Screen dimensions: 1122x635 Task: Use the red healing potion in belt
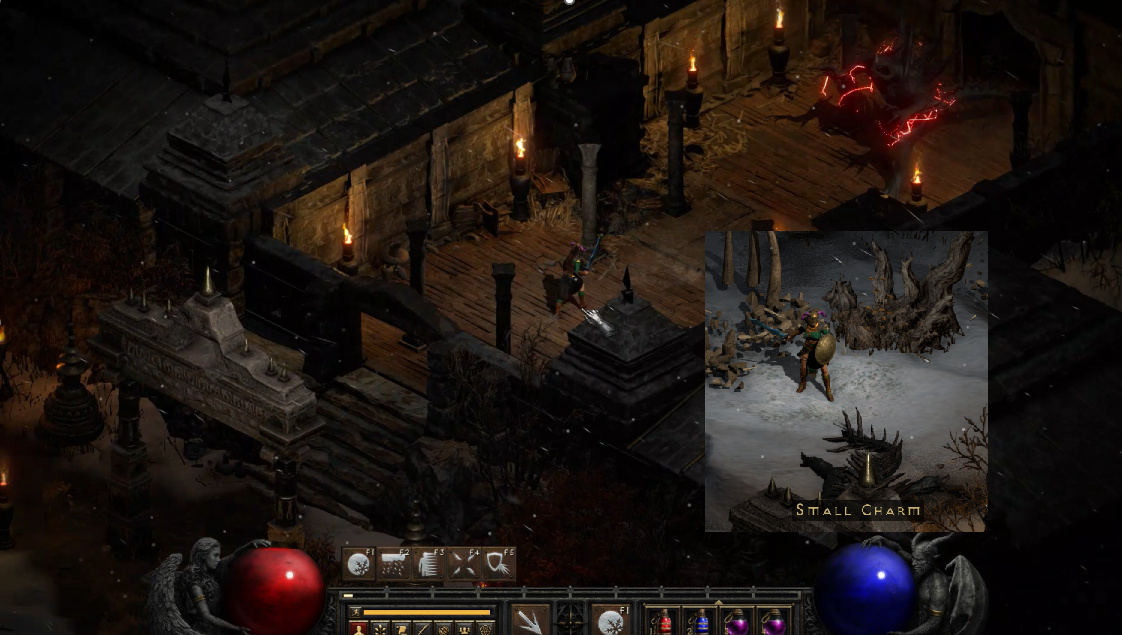click(664, 622)
